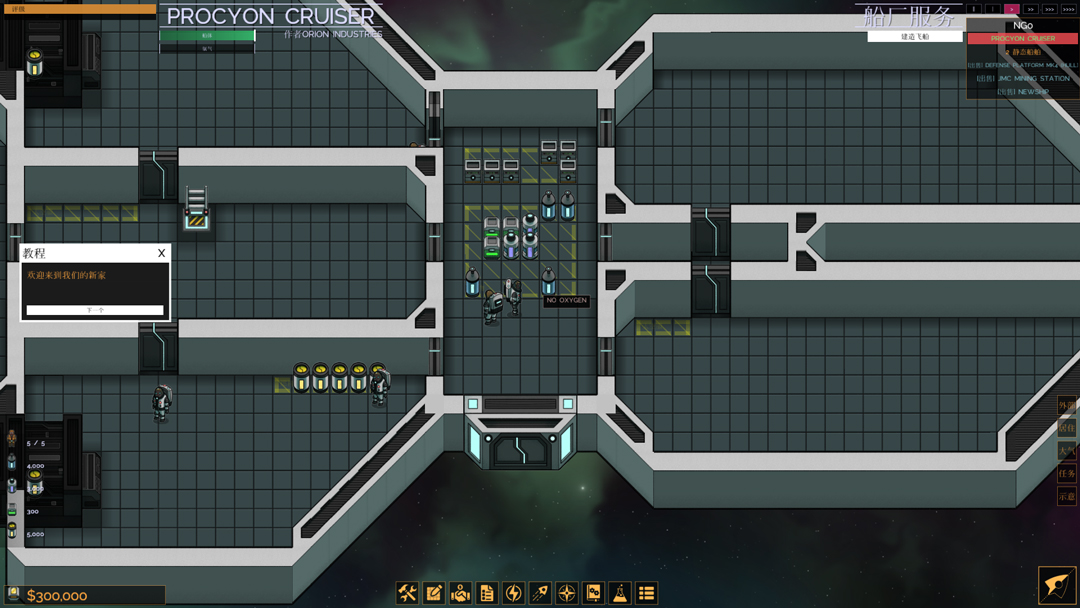The image size is (1080, 608).
Task: Open the grid pencil edit tool
Action: pyautogui.click(x=434, y=593)
